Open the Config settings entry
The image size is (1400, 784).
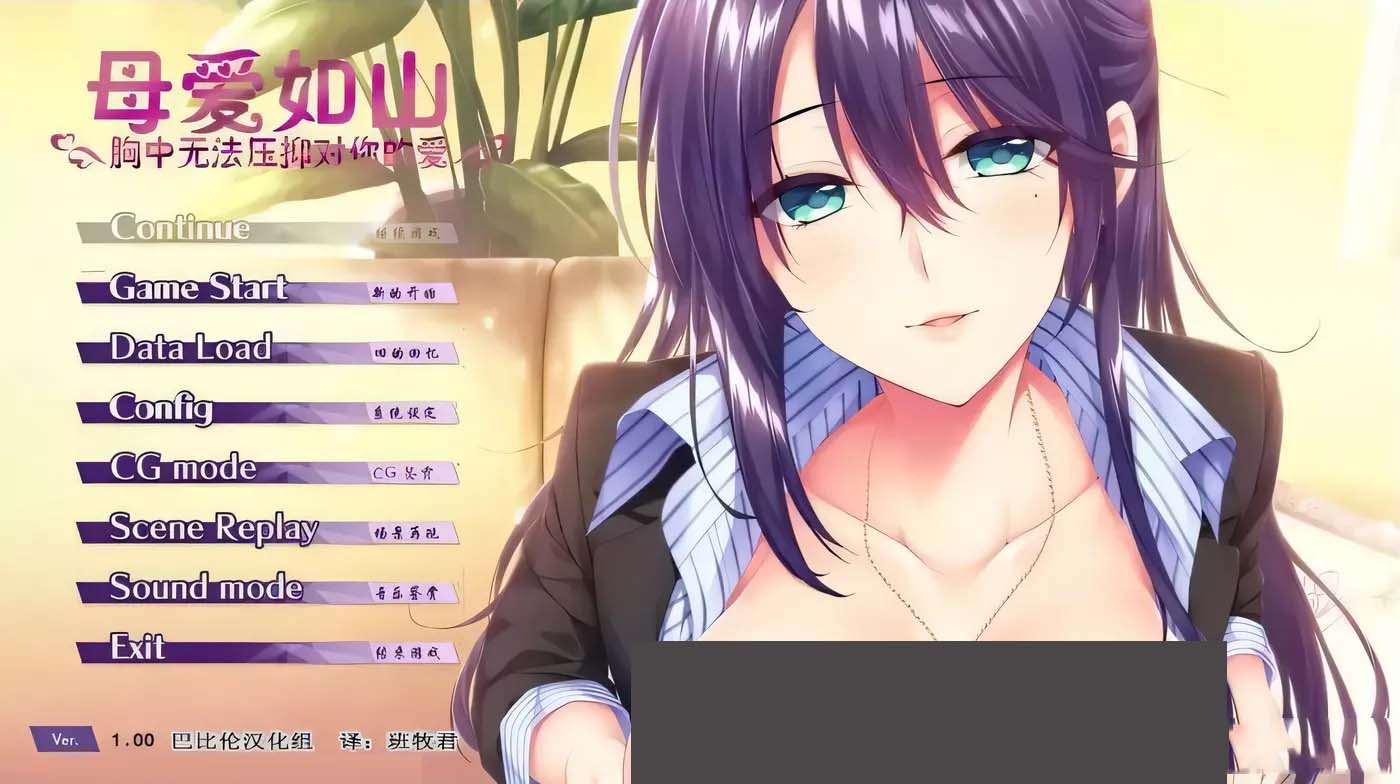pyautogui.click(x=165, y=410)
